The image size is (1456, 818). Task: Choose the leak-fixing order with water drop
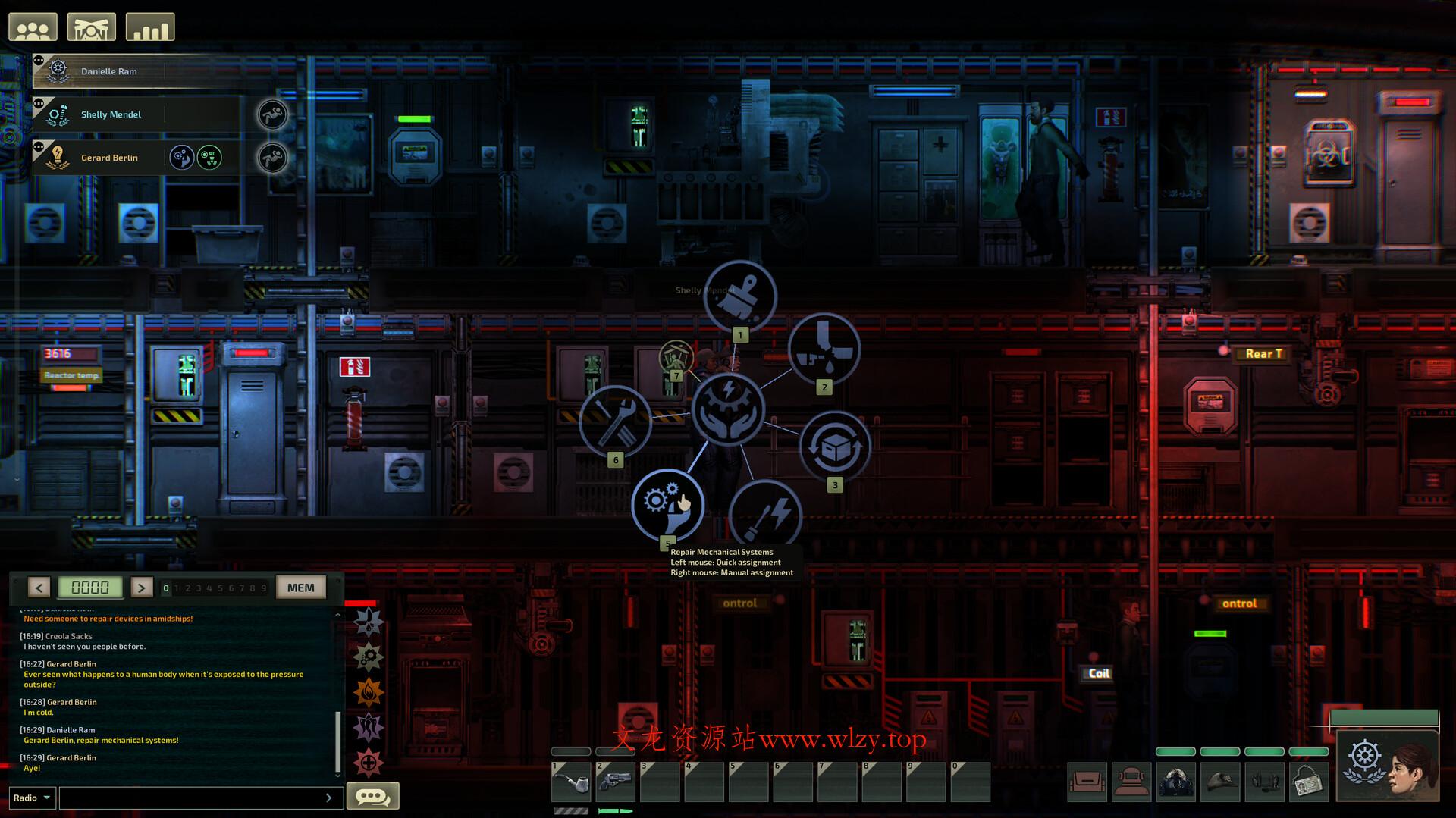pos(824,349)
